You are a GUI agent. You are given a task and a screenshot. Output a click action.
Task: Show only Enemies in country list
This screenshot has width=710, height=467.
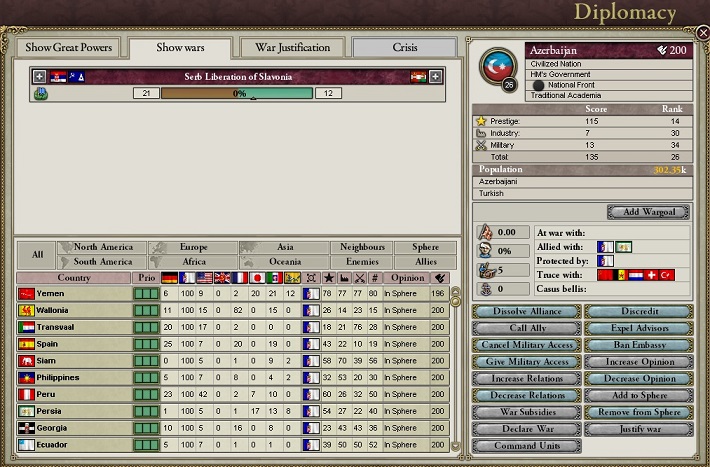click(x=361, y=262)
